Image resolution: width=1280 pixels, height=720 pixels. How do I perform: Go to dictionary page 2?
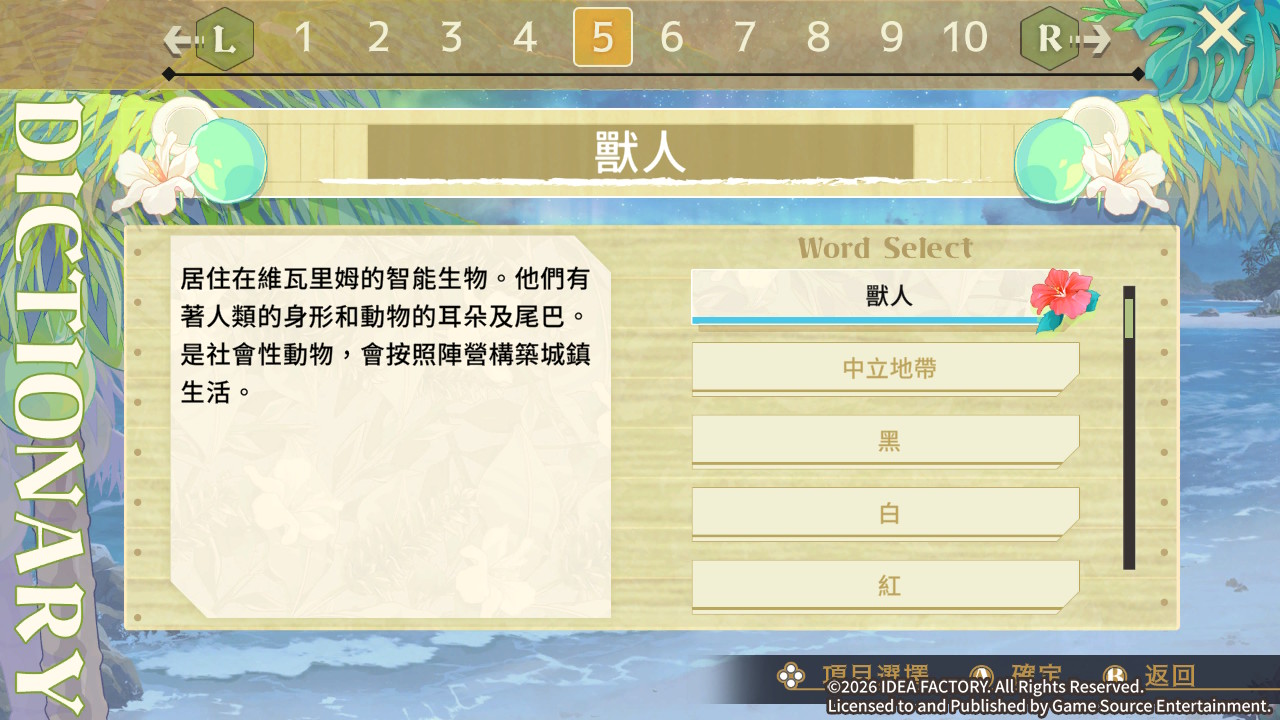tap(378, 38)
